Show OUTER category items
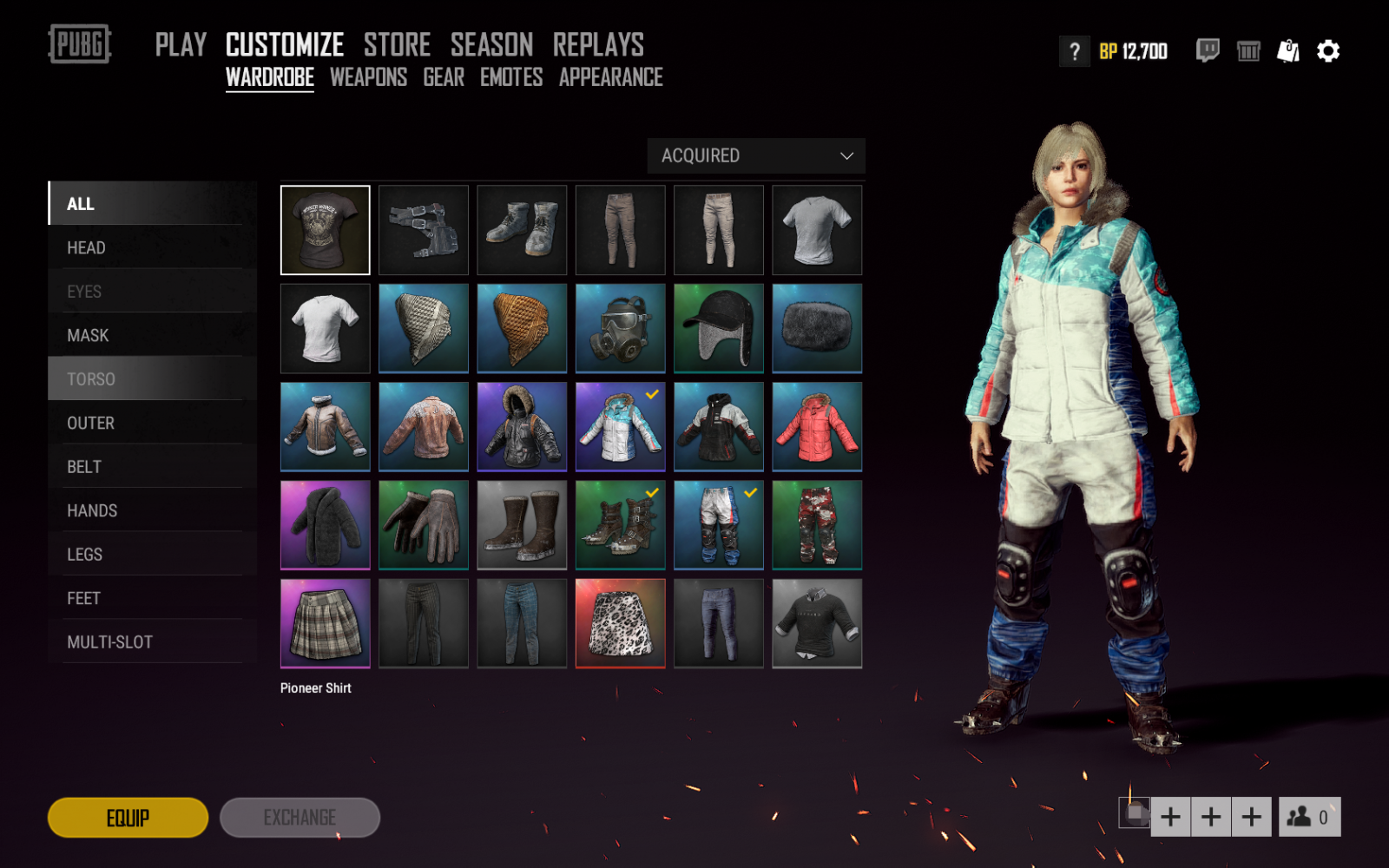 coord(91,424)
